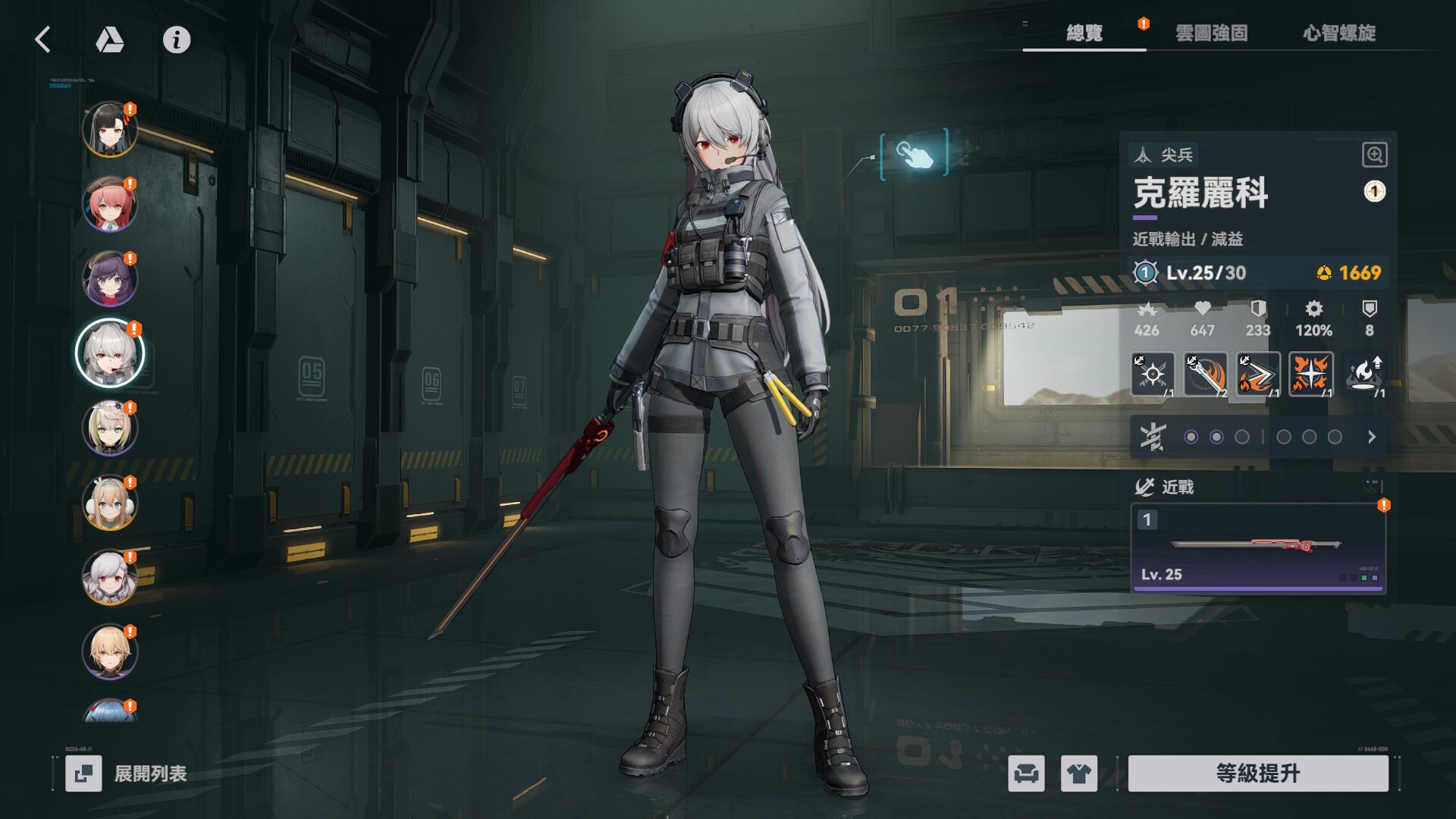The height and width of the screenshot is (819, 1456).
Task: Pick the blonde doll with white earmuffs
Action: pos(110,502)
